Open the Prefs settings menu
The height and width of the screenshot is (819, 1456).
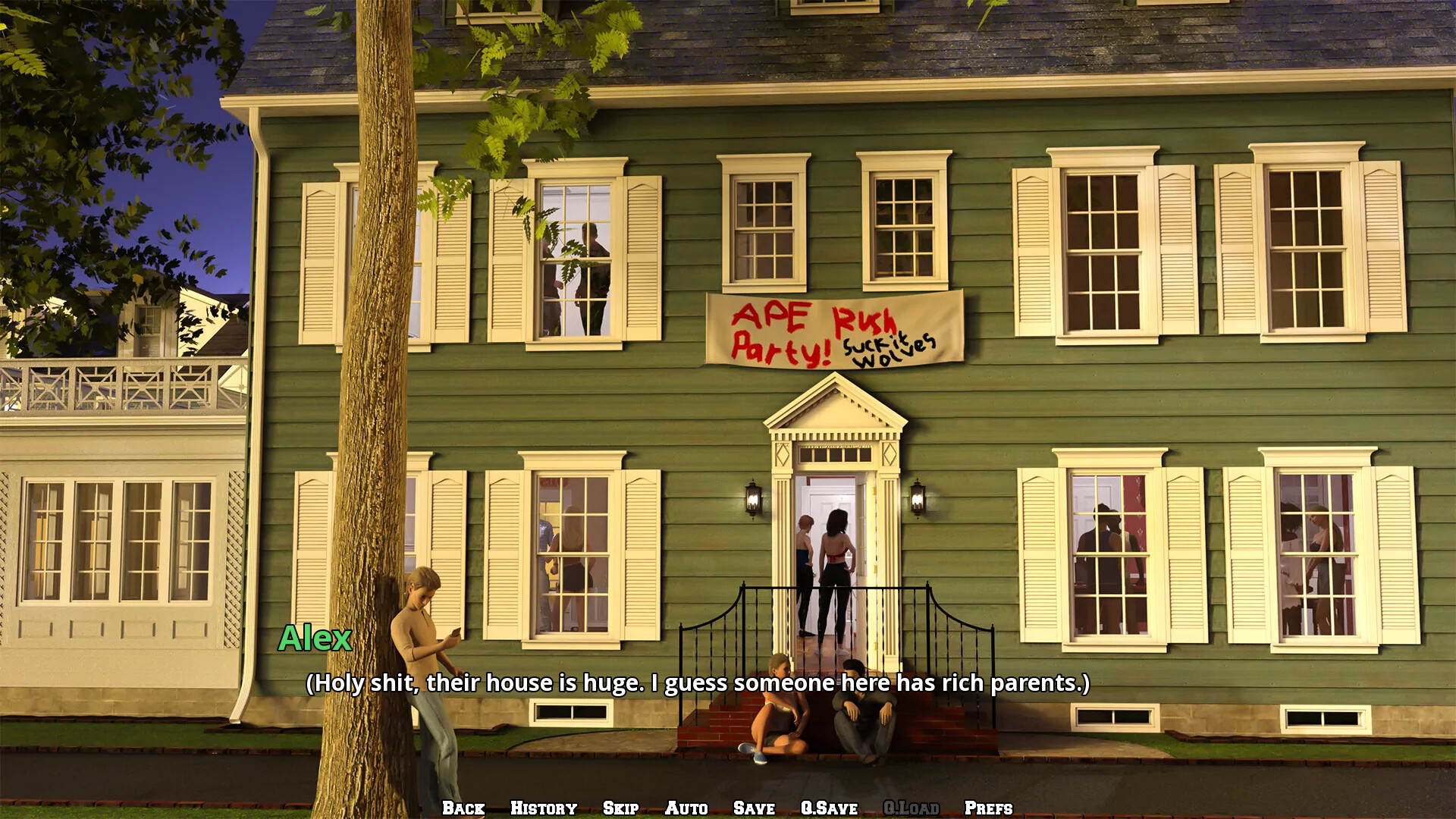coord(988,808)
